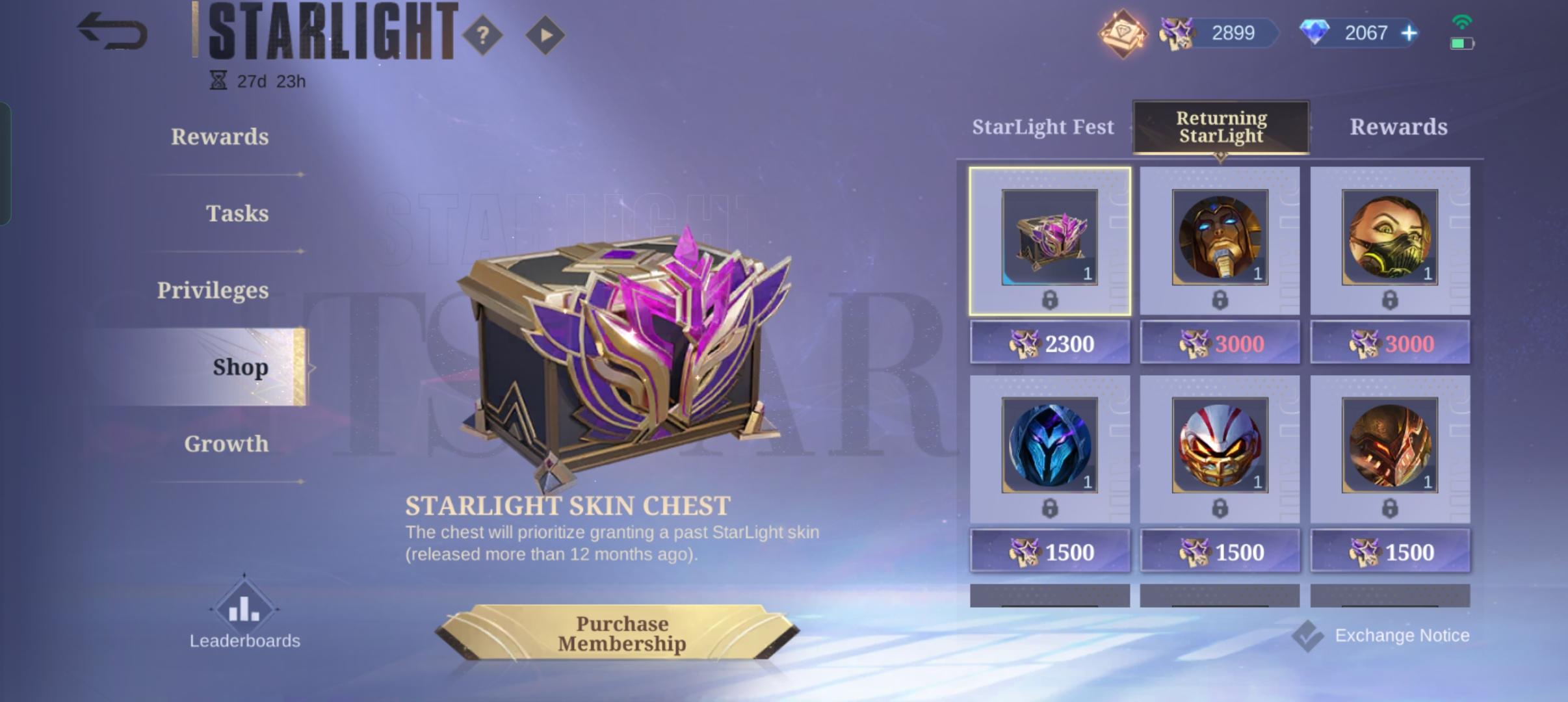Screen dimensions: 1568x702
Task: Switch to the StarLight Fest tab
Action: (1043, 127)
